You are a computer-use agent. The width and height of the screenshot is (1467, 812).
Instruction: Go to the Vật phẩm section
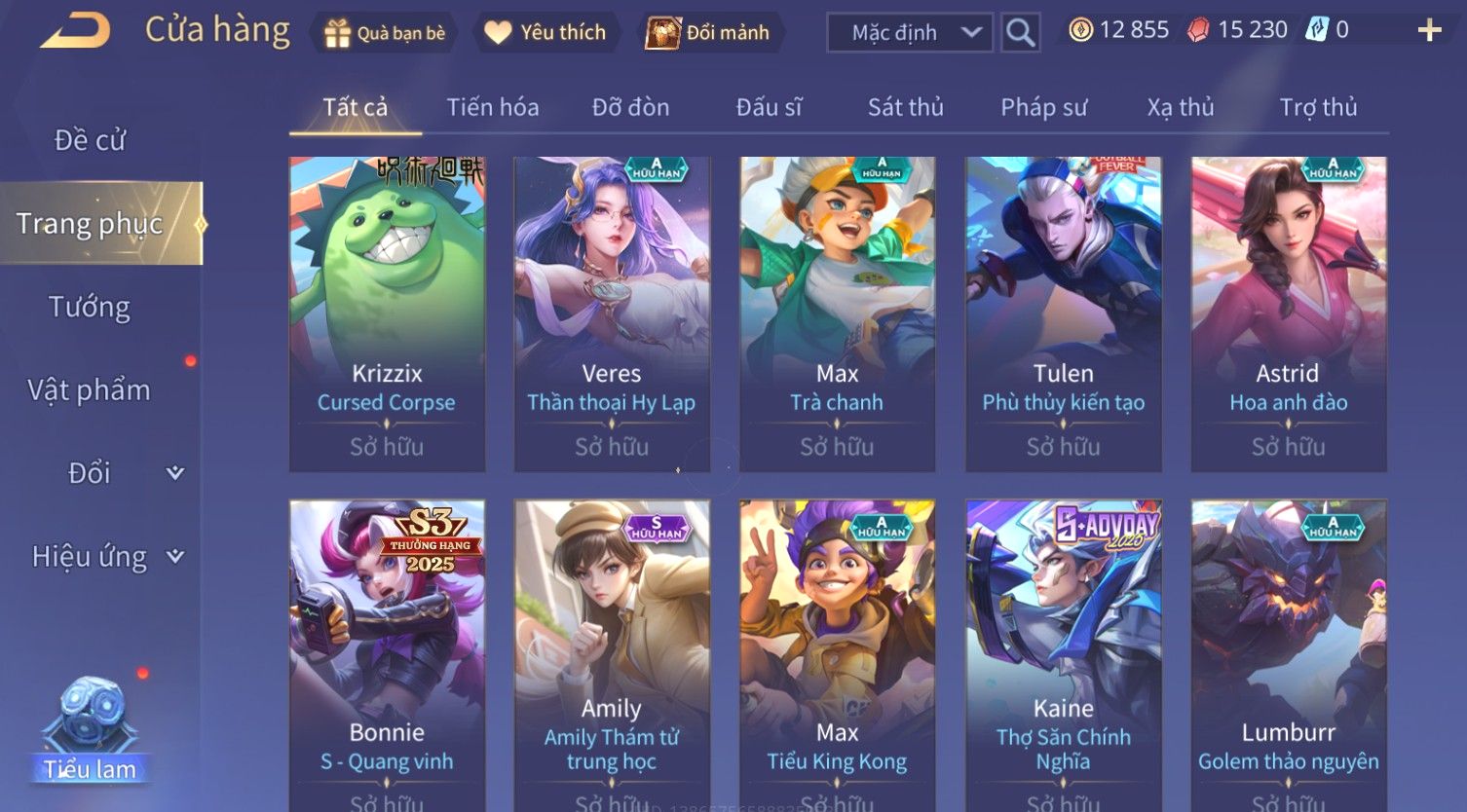pos(90,389)
